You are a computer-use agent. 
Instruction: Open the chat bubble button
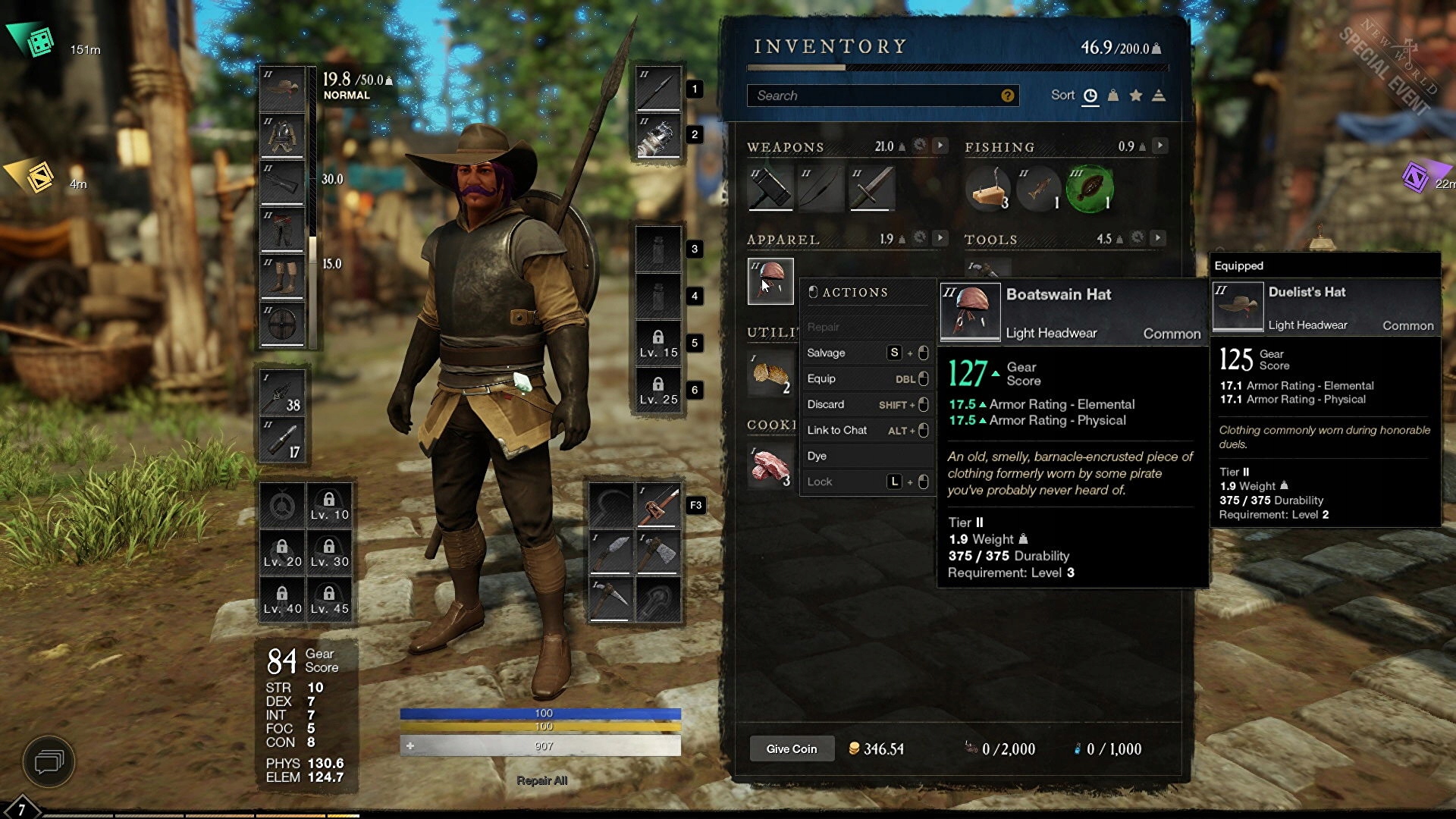(49, 761)
